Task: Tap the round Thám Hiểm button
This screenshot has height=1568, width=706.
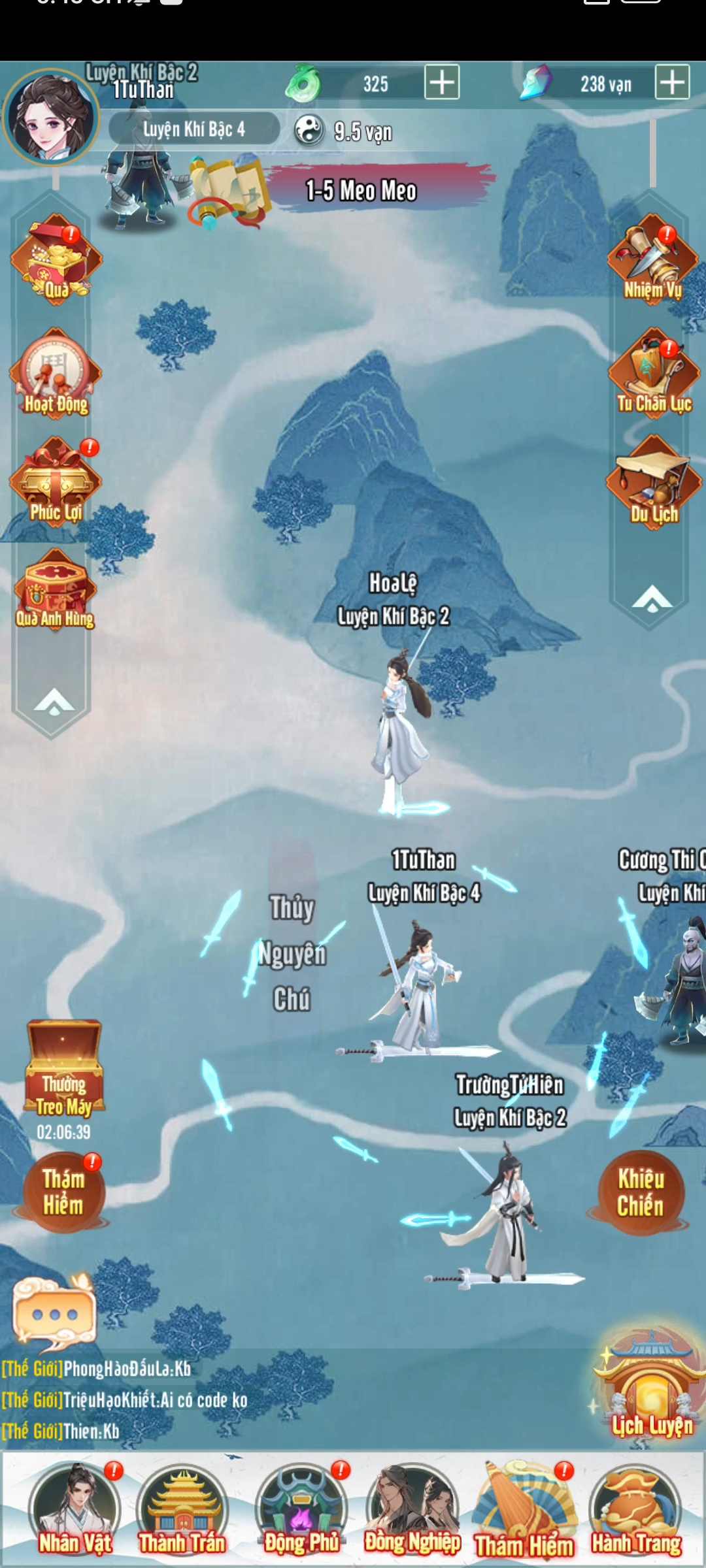Action: tap(63, 1192)
